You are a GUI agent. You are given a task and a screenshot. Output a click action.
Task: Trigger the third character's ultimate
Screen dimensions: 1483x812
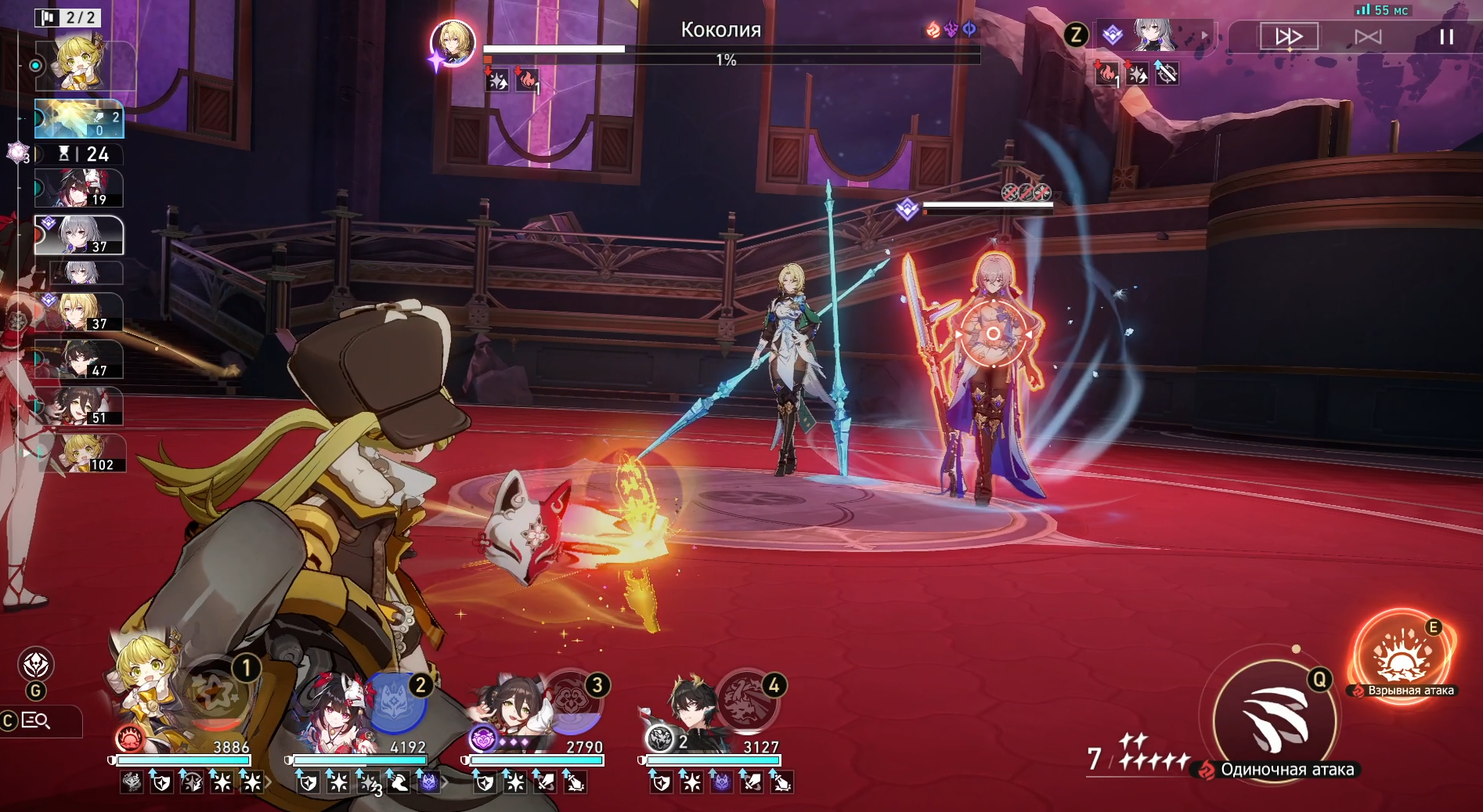point(571,699)
